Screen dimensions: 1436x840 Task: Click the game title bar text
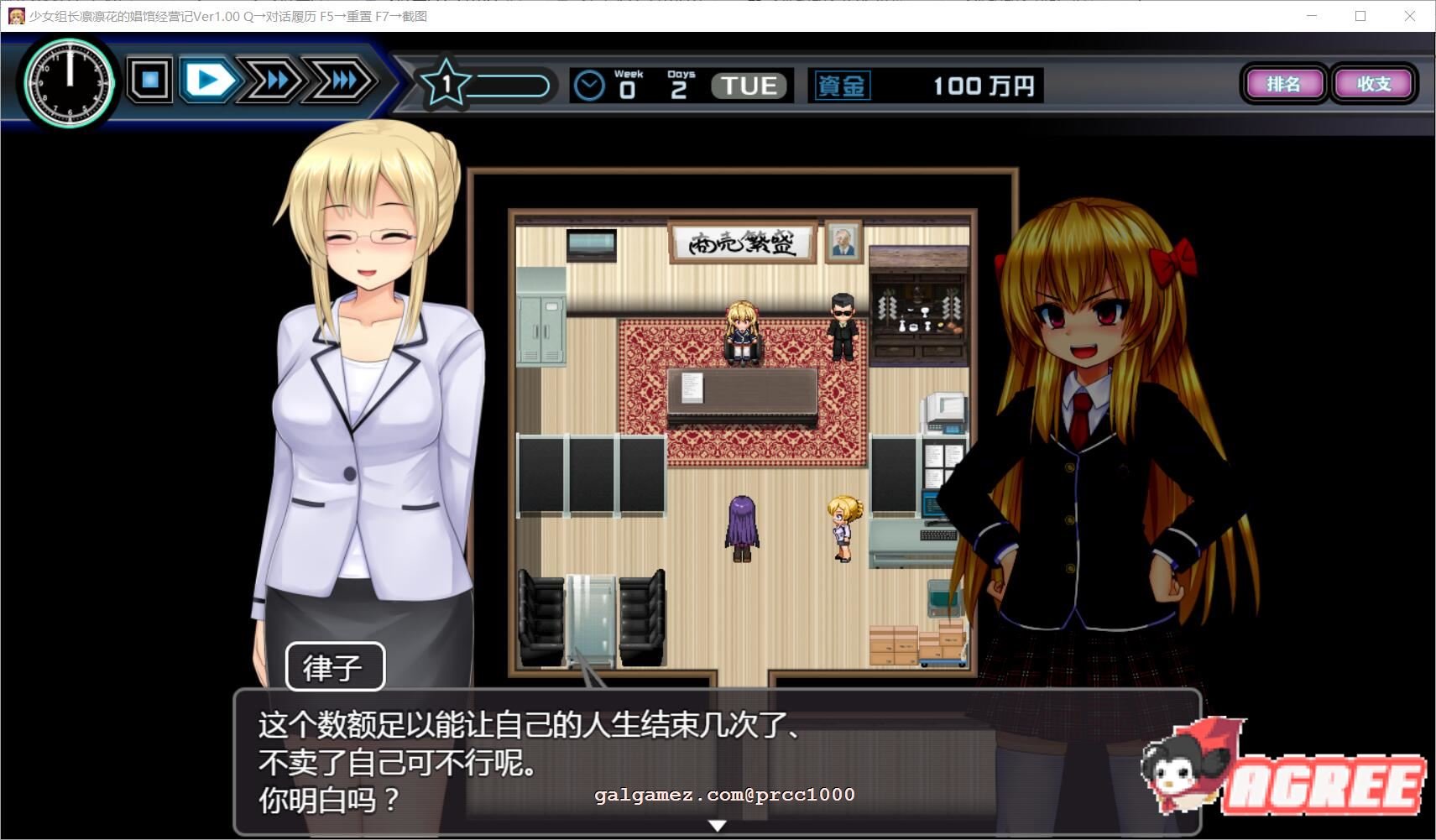click(x=227, y=17)
